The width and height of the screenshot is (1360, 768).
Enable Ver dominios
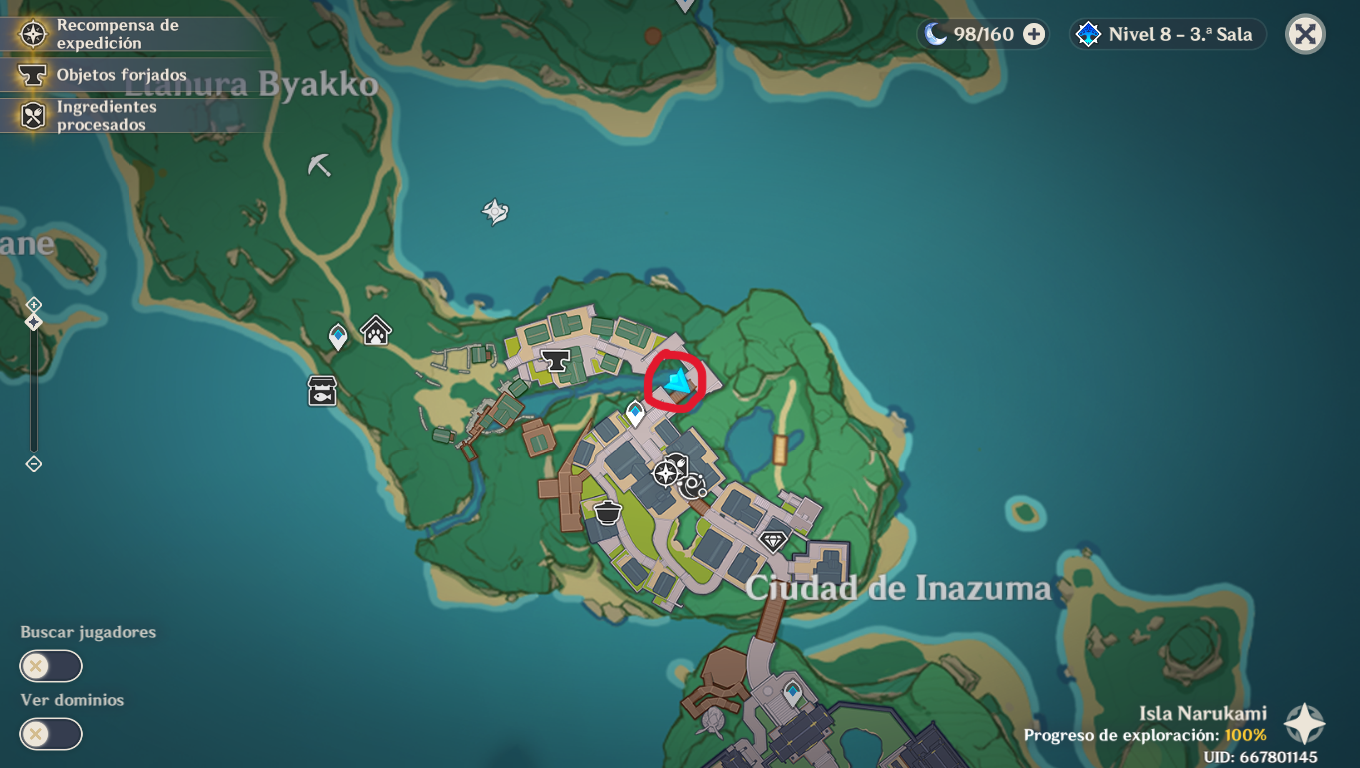[x=50, y=734]
